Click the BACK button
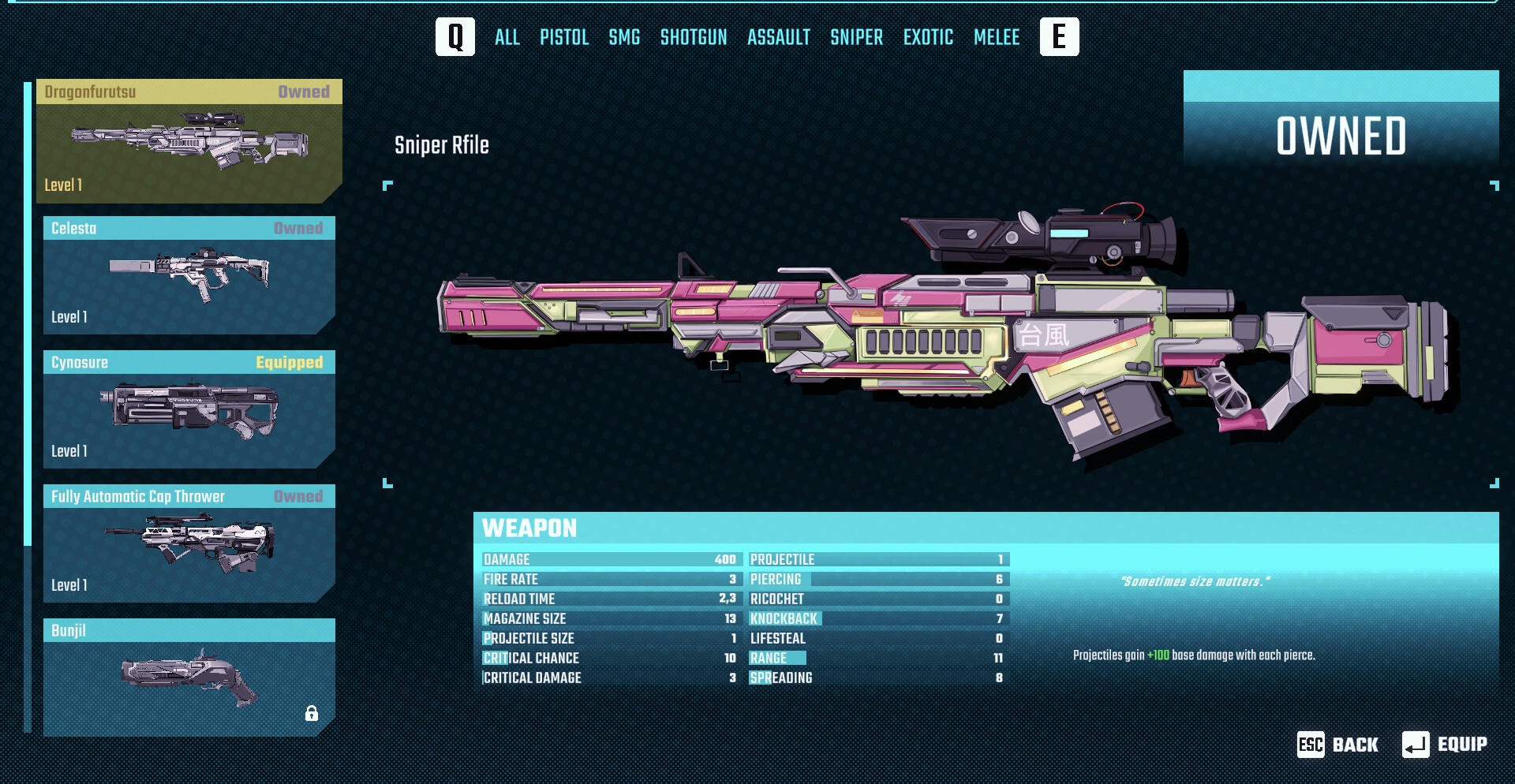Viewport: 1515px width, 784px height. point(1338,745)
